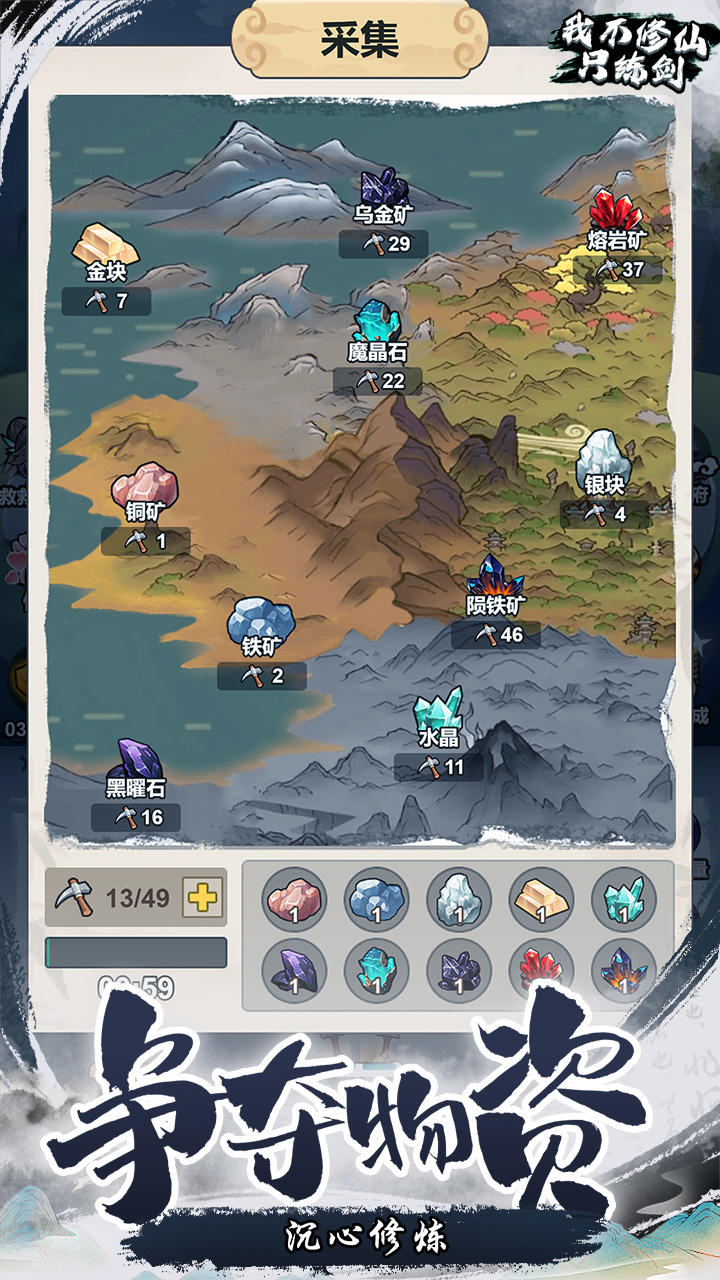This screenshot has width=720, height=1280.
Task: Add more pickaxes with the yellow plus button
Action: coord(203,897)
